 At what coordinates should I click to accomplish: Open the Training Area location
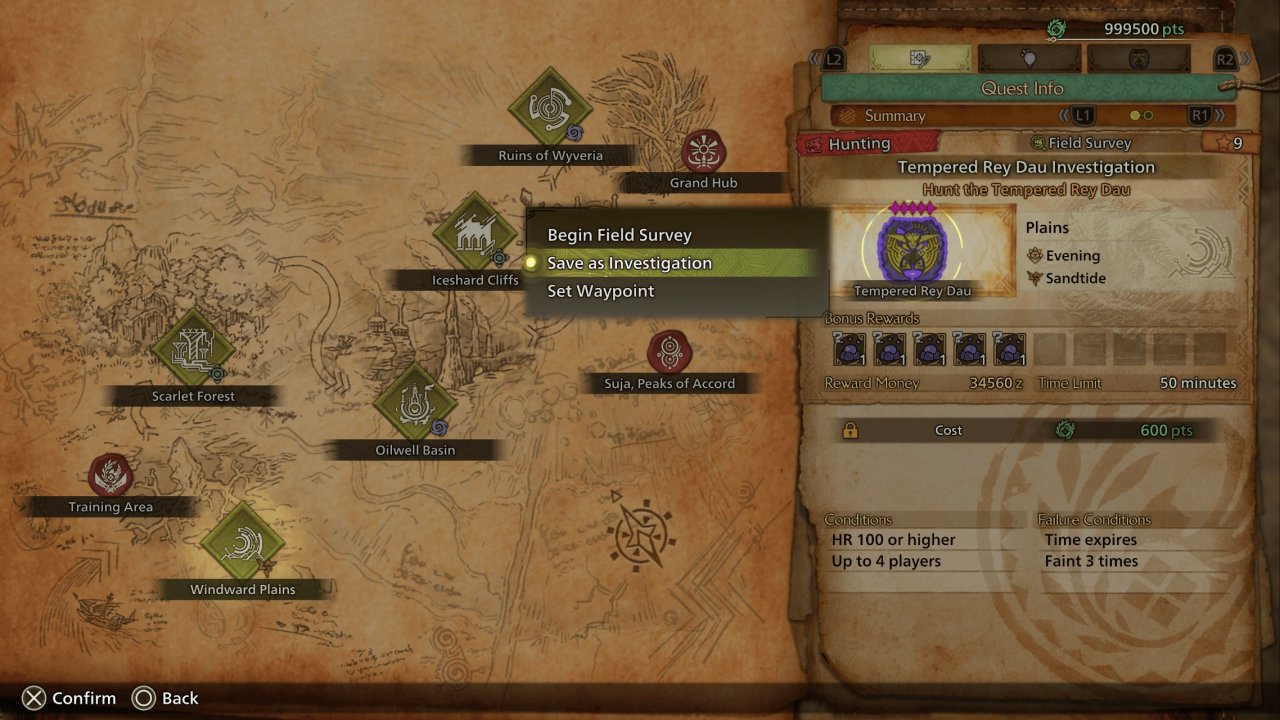[x=110, y=476]
